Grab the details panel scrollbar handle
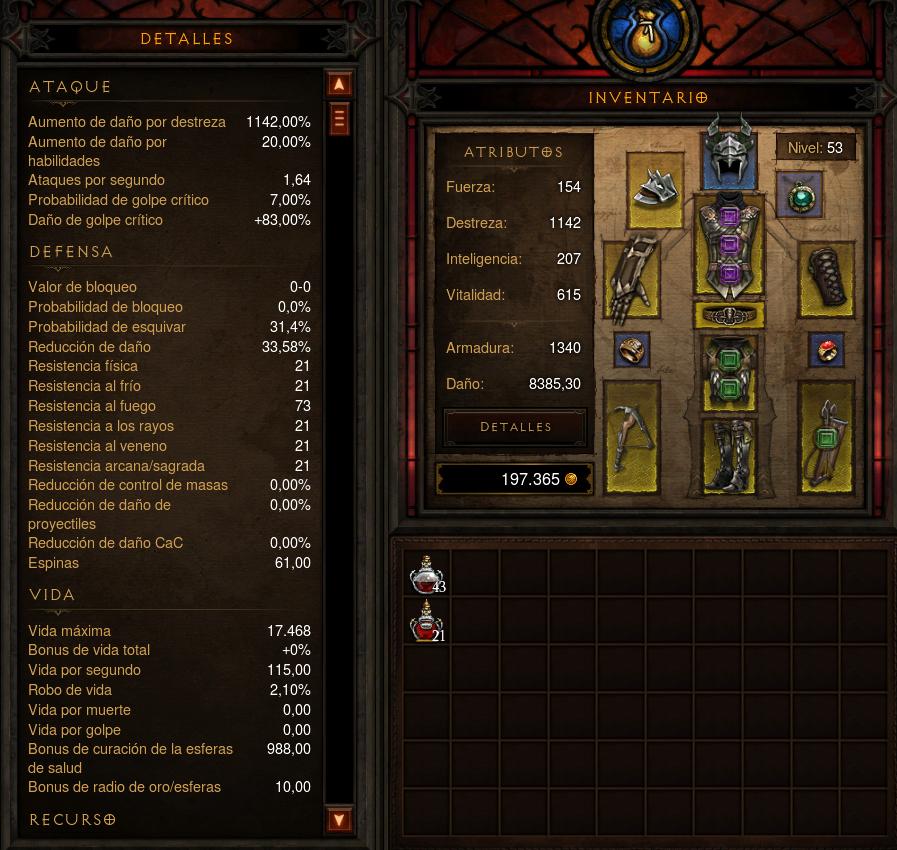 (339, 119)
